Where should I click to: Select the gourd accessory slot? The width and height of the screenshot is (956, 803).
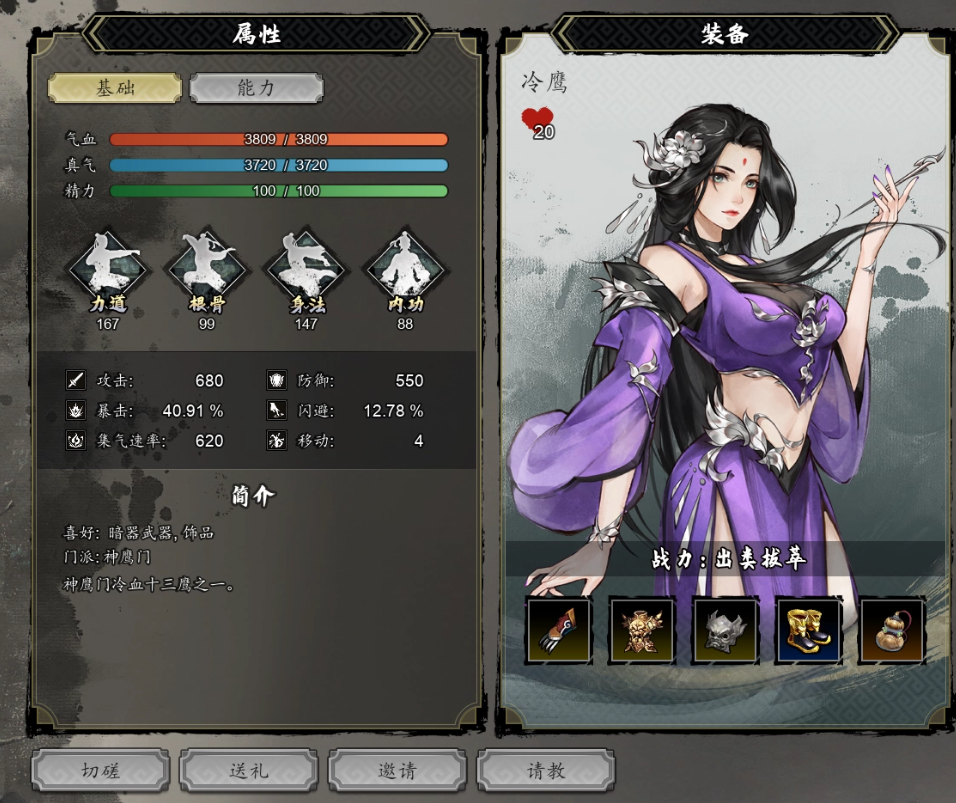point(892,630)
